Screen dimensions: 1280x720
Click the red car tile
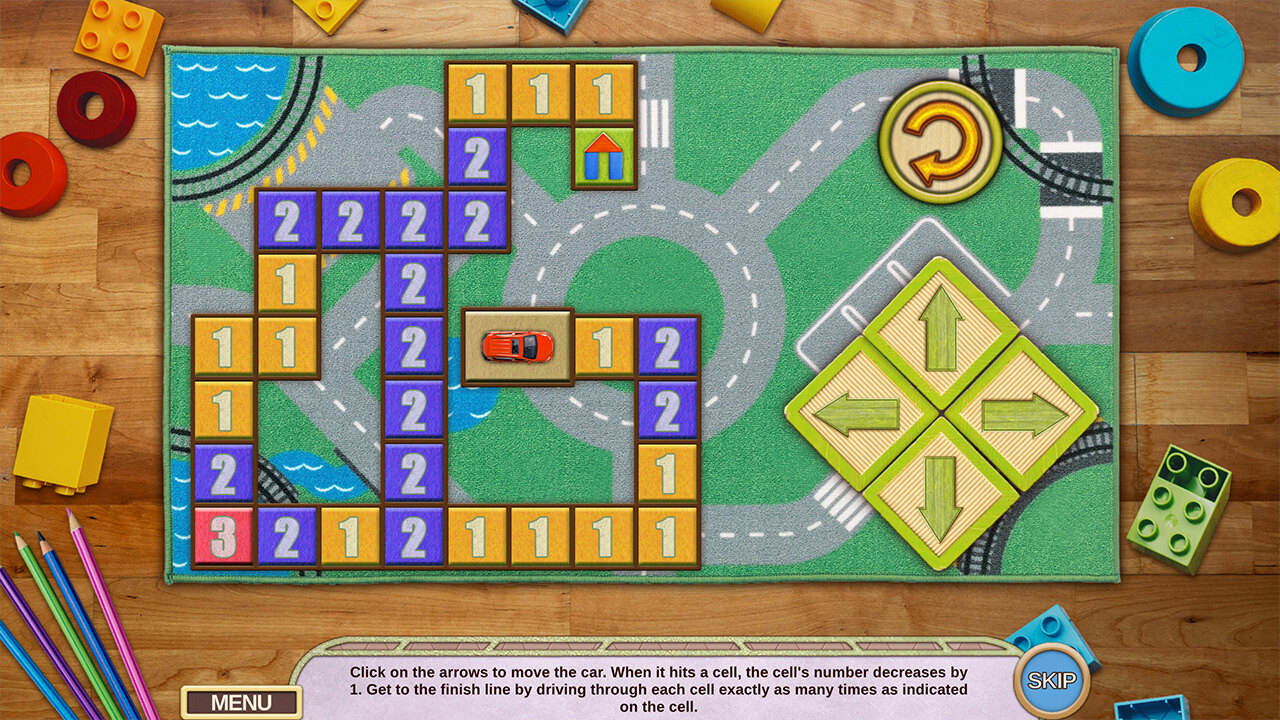pyautogui.click(x=517, y=347)
